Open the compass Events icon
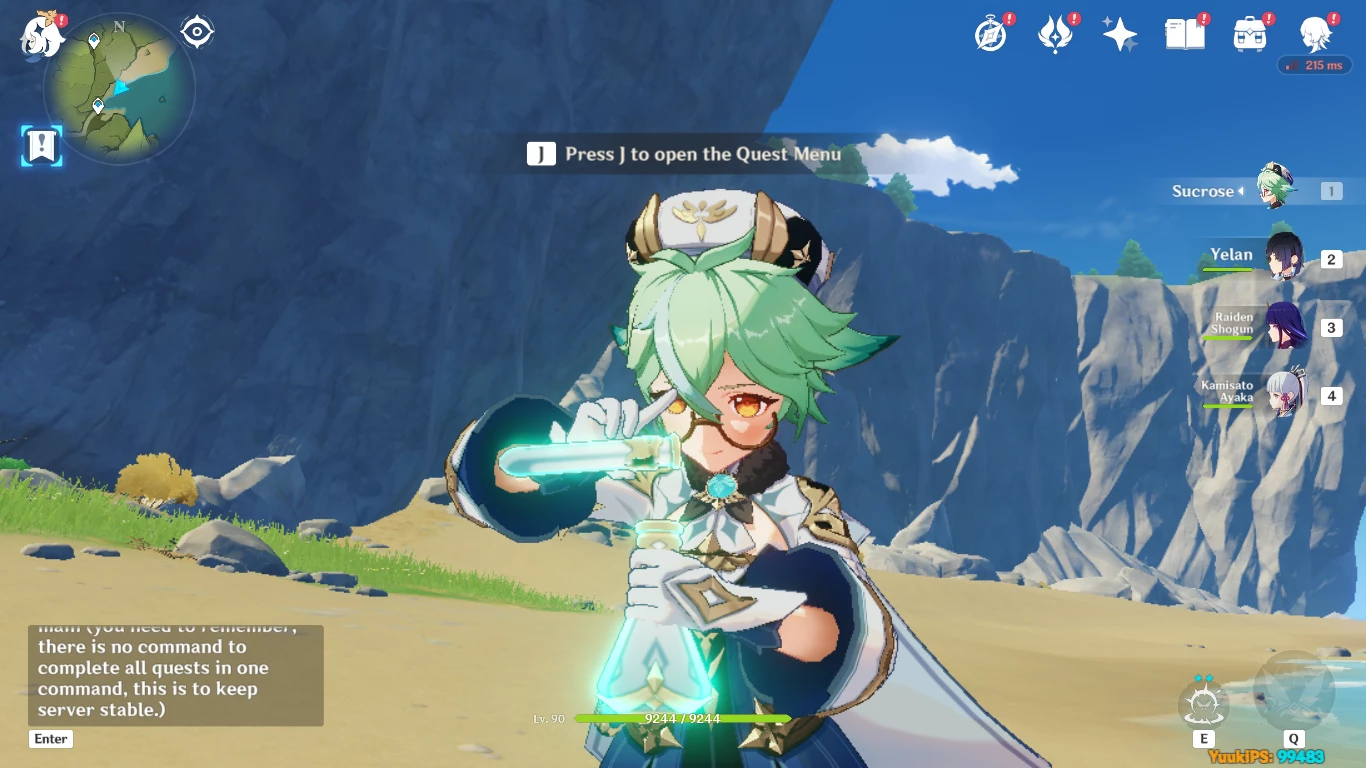The width and height of the screenshot is (1366, 768). (x=990, y=35)
